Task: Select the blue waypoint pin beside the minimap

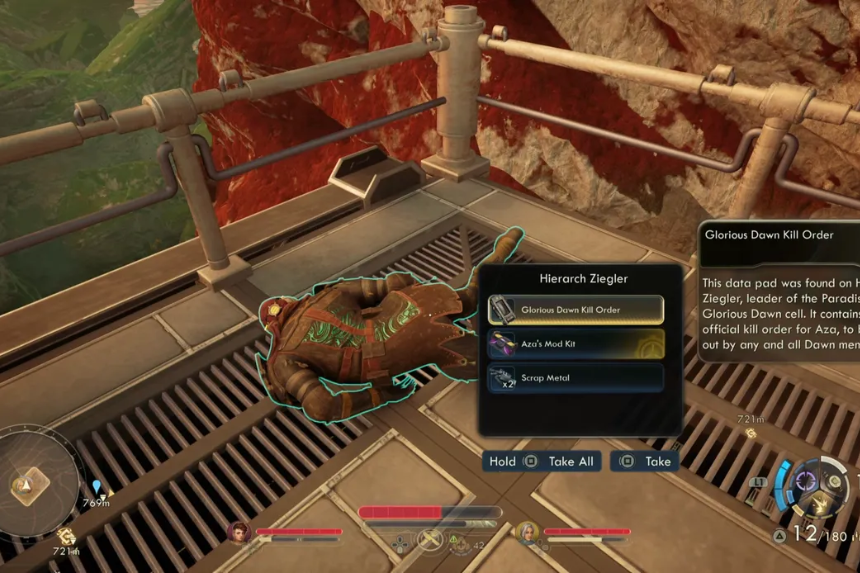Action: click(97, 487)
